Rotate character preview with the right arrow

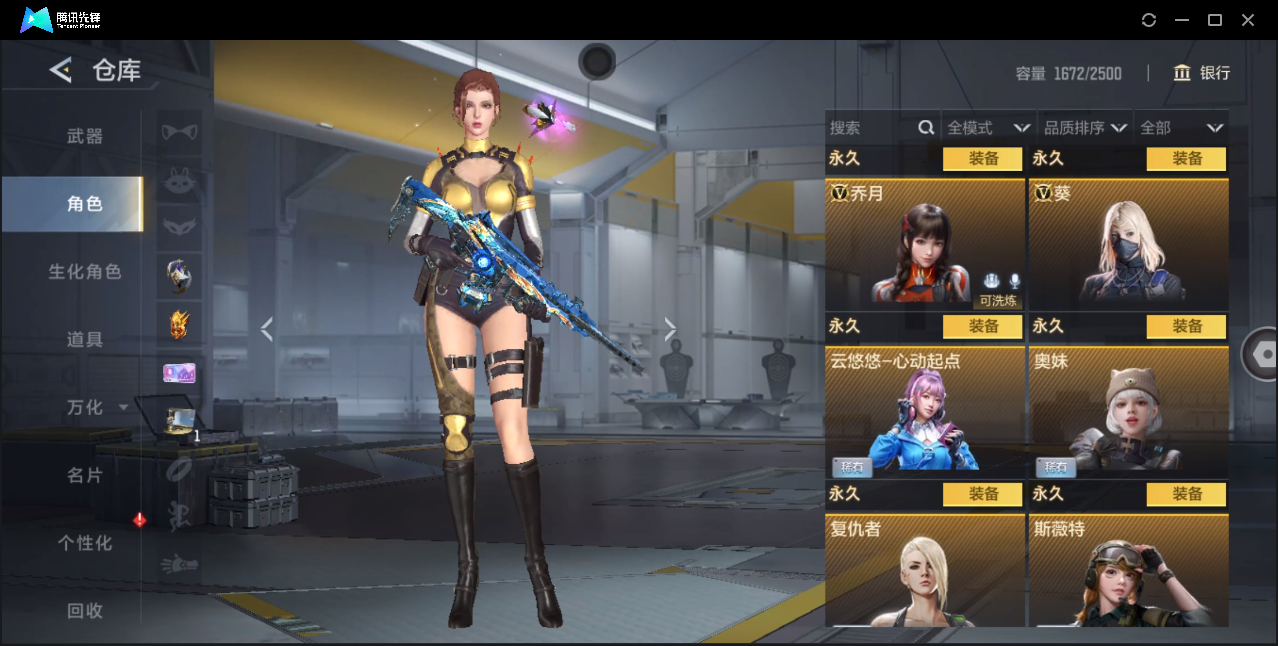pos(670,329)
